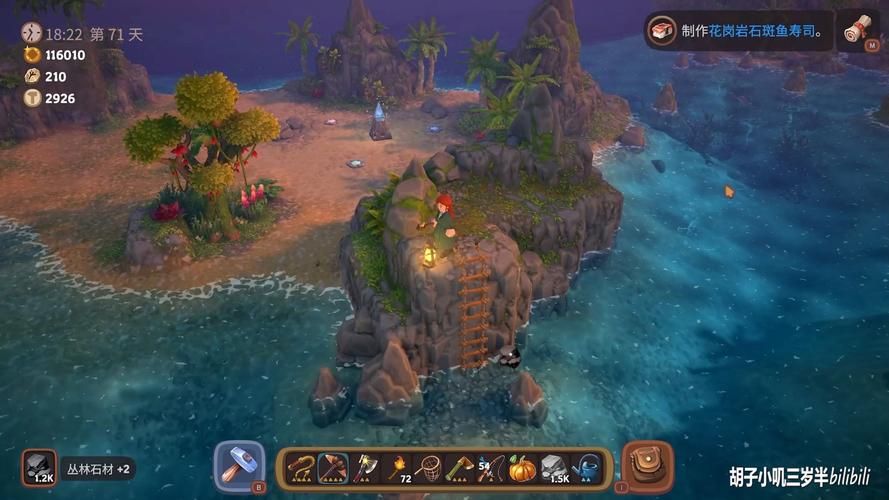Equip the battle axe from hotbar
This screenshot has width=889, height=500.
click(x=364, y=467)
